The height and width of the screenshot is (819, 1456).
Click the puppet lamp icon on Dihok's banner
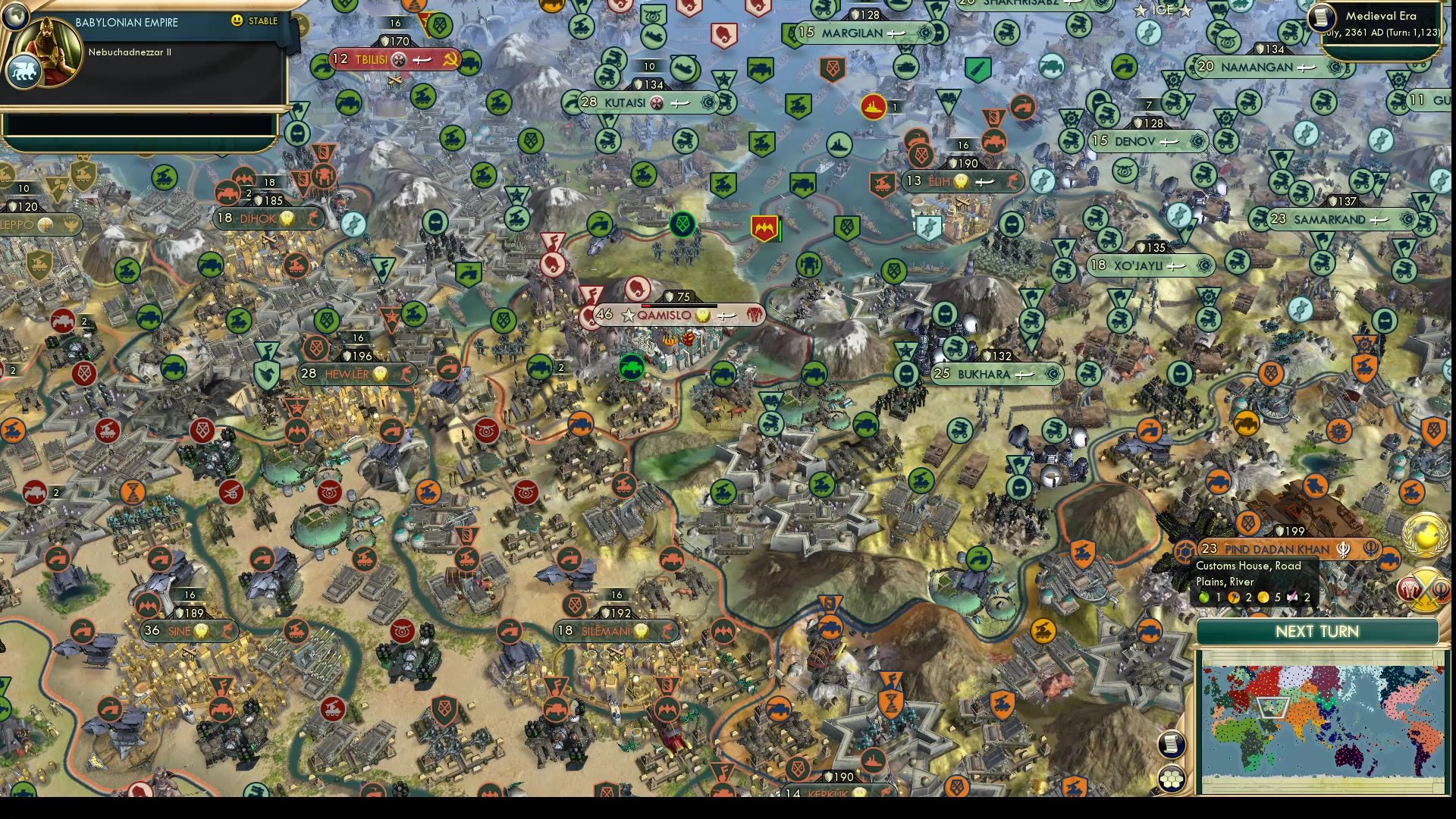[286, 218]
